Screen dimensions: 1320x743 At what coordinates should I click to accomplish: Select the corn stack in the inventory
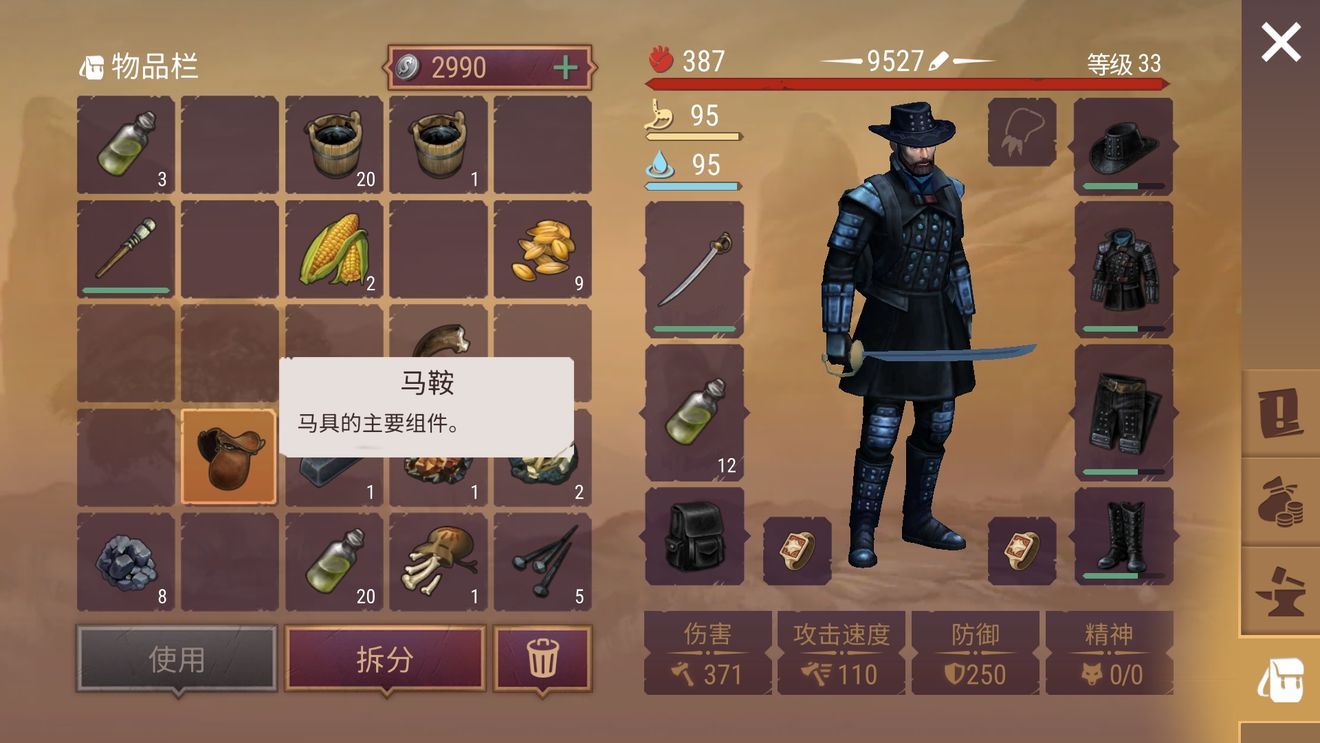coord(333,250)
